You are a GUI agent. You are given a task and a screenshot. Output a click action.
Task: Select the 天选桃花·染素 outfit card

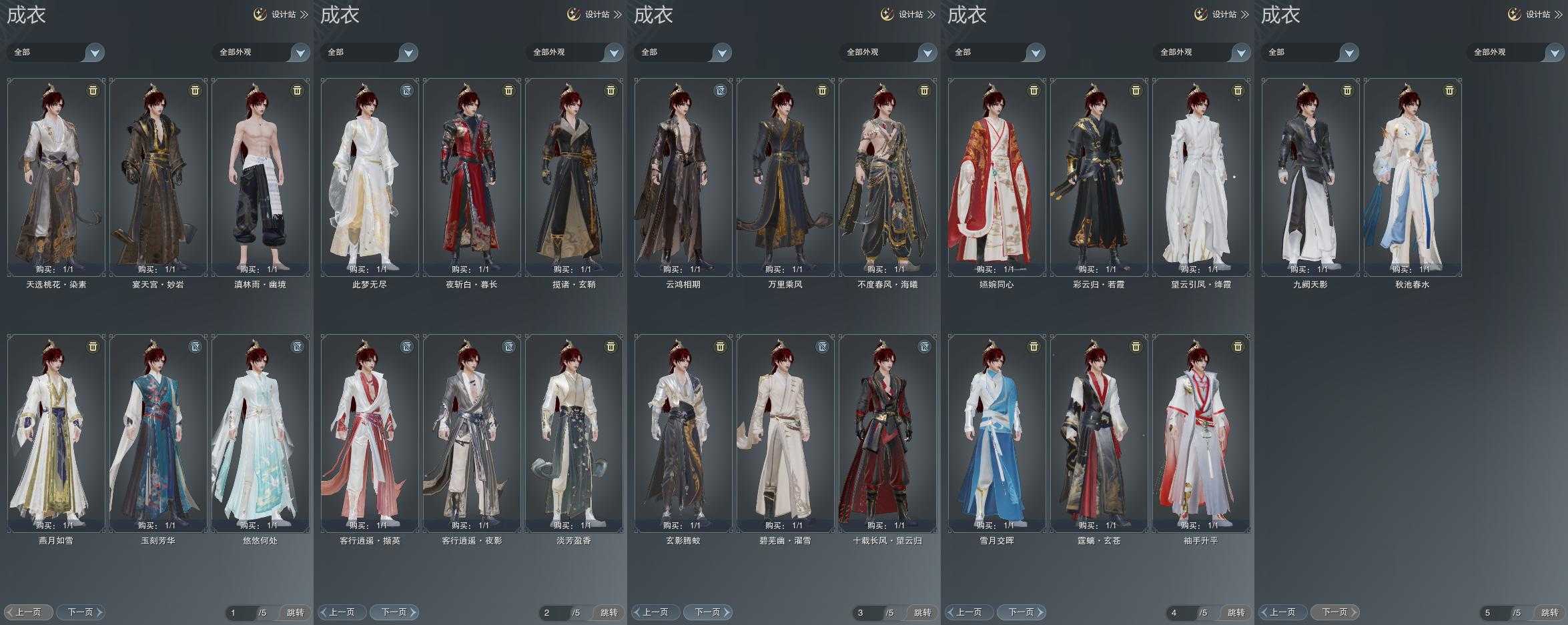click(x=56, y=177)
